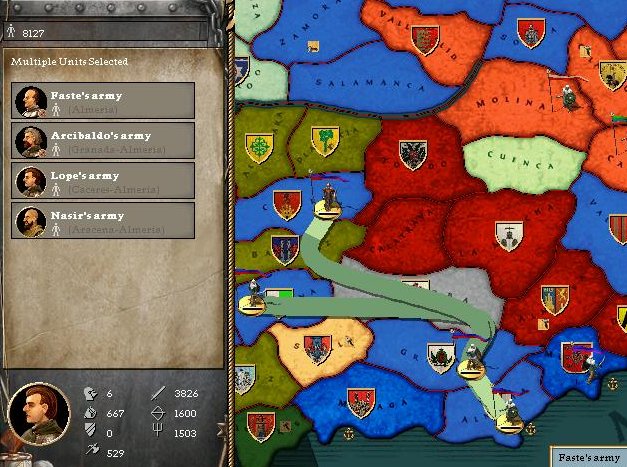Select the Cuenca province on the map
The height and width of the screenshot is (467, 627).
508,157
